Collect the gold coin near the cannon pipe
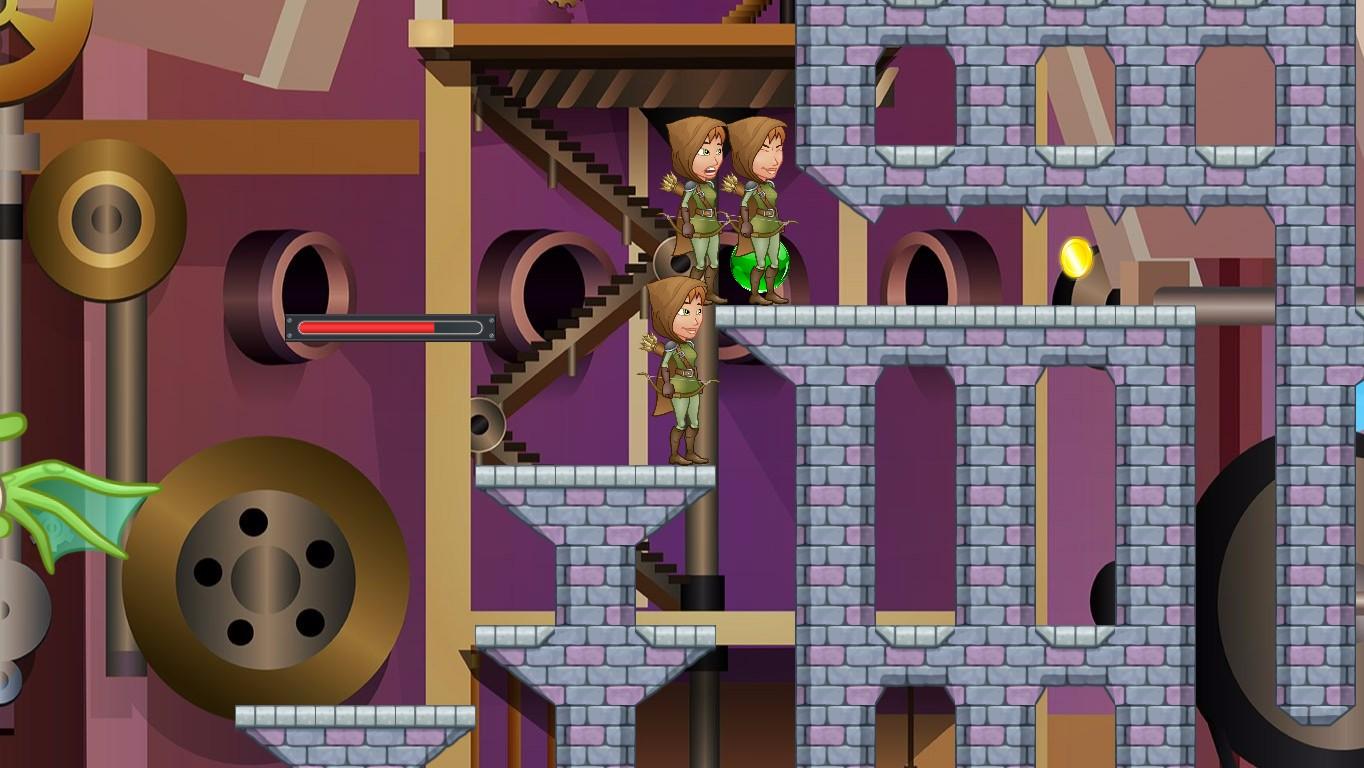The width and height of the screenshot is (1364, 768). [1075, 256]
